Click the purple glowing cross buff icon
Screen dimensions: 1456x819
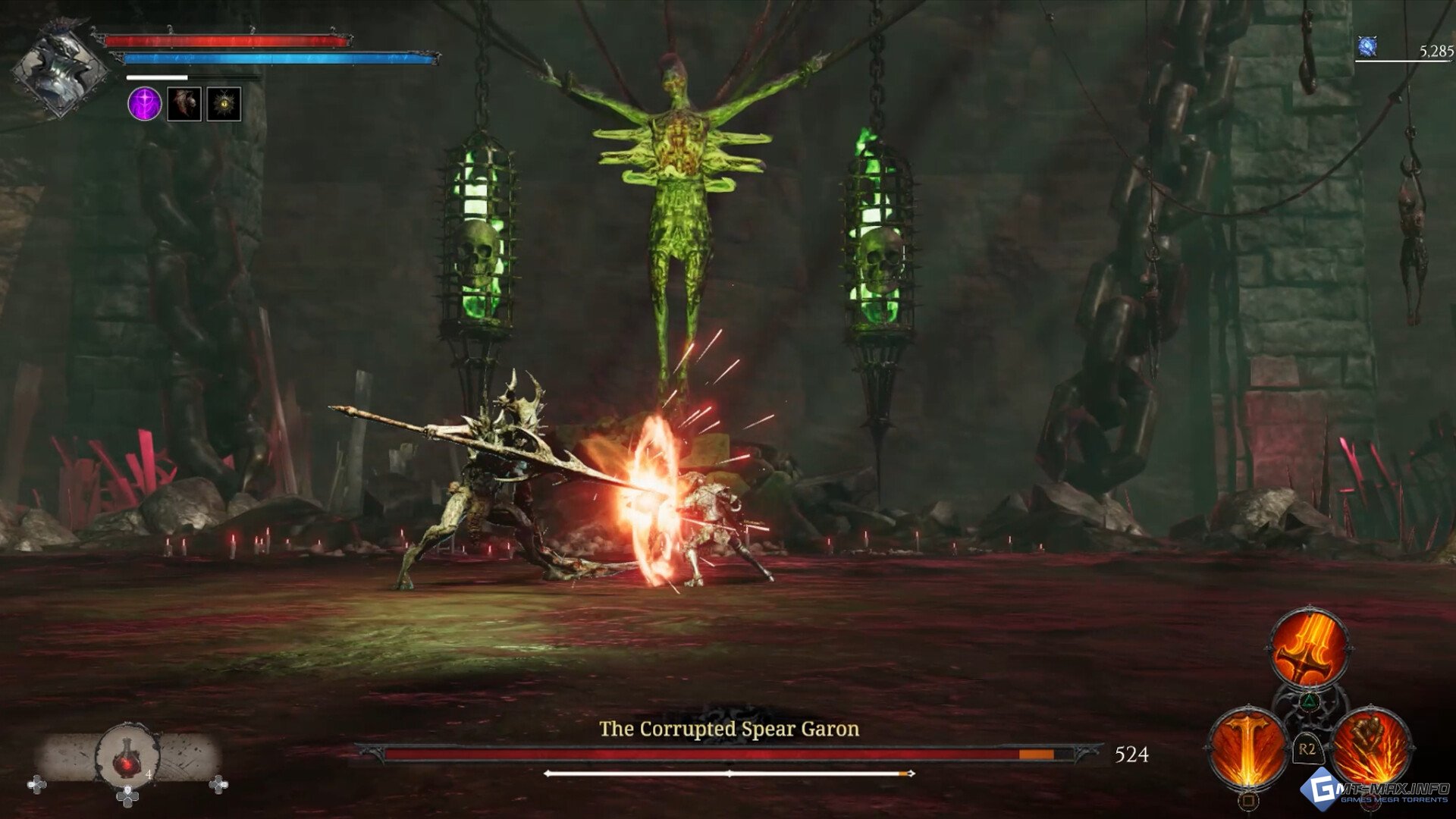pyautogui.click(x=144, y=104)
